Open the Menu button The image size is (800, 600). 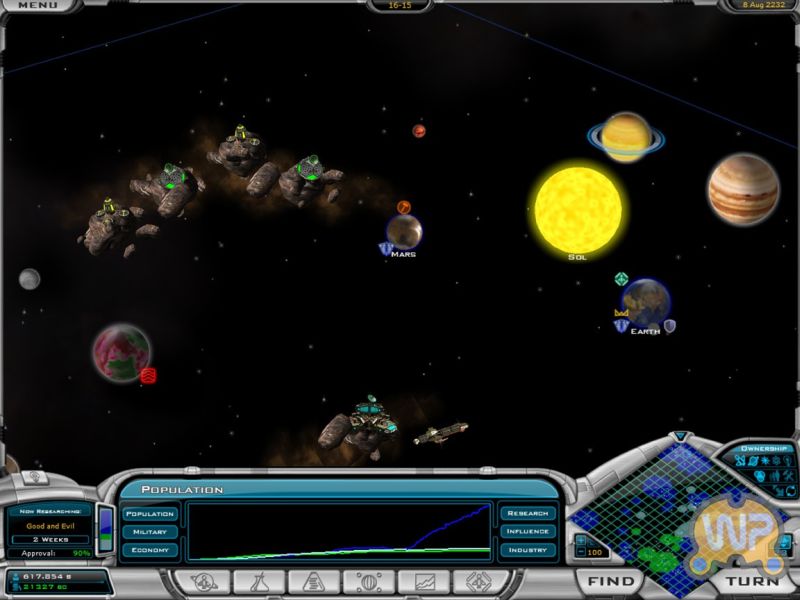[37, 6]
